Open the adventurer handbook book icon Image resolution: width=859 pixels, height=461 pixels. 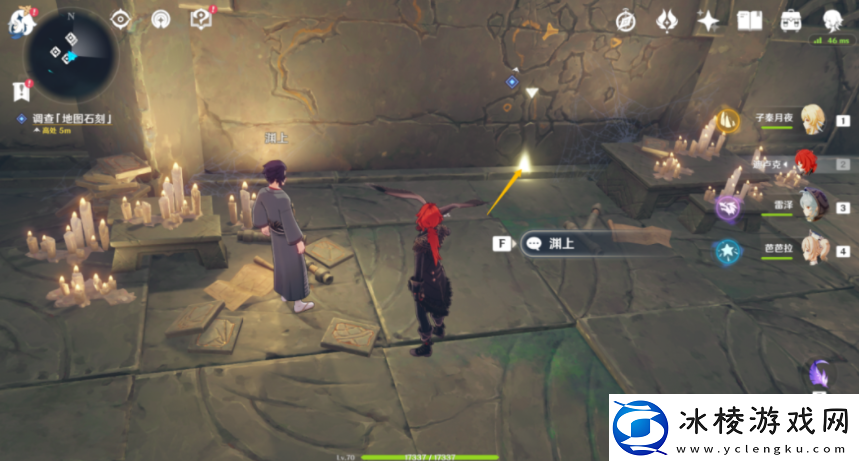749,20
